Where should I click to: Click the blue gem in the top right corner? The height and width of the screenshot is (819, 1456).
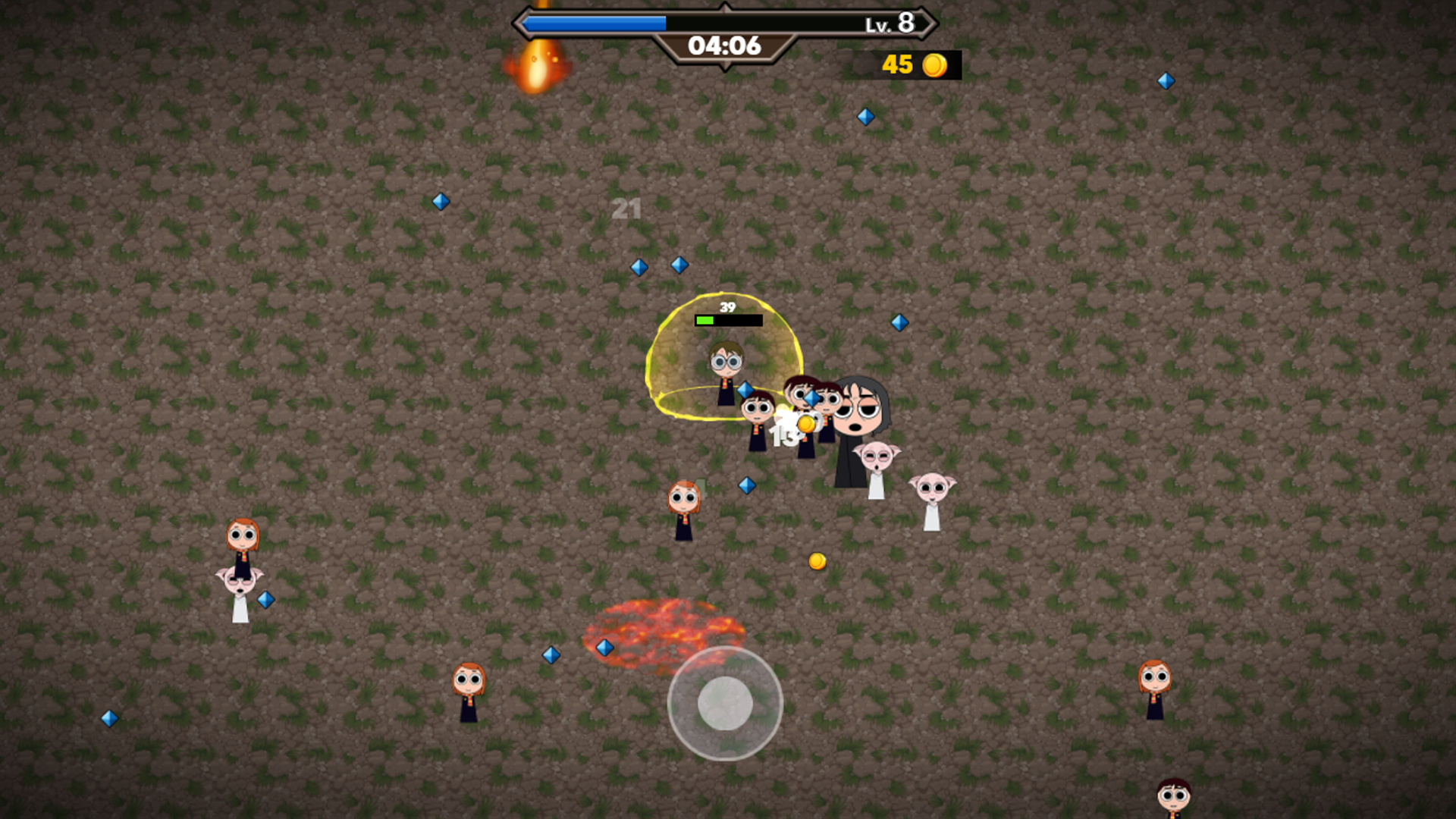1166,79
